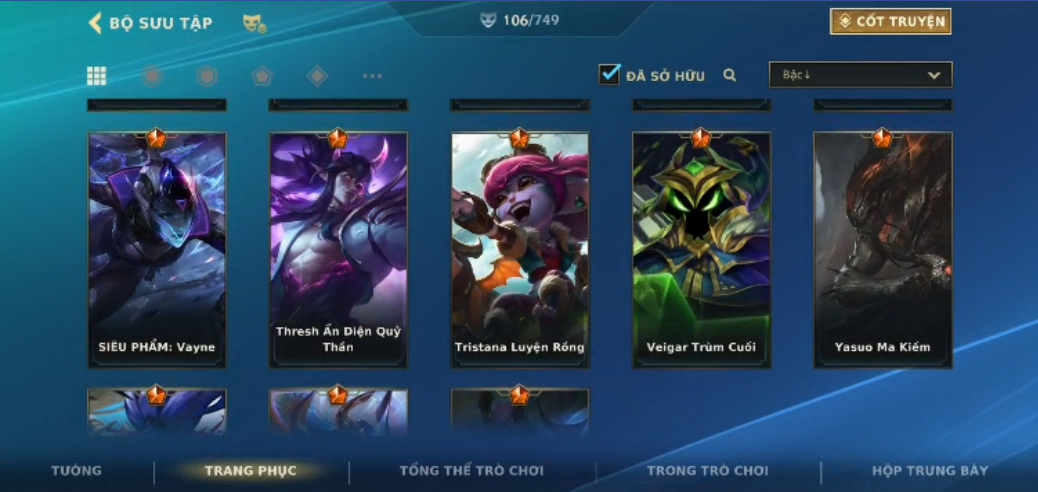Switch to Trong Trò Chơi tab

pyautogui.click(x=707, y=470)
